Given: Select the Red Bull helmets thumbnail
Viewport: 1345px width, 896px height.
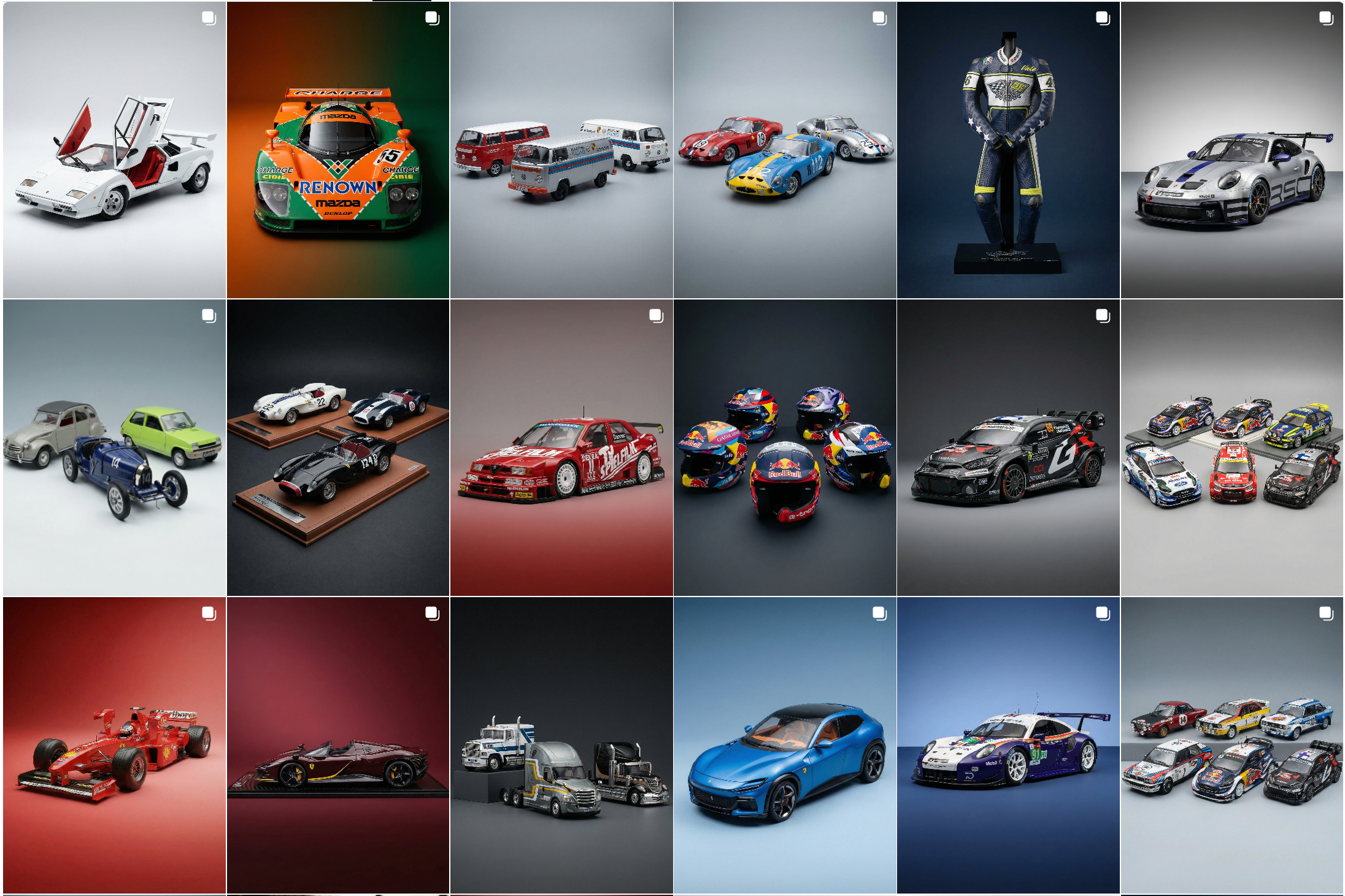Looking at the screenshot, I should 785,448.
